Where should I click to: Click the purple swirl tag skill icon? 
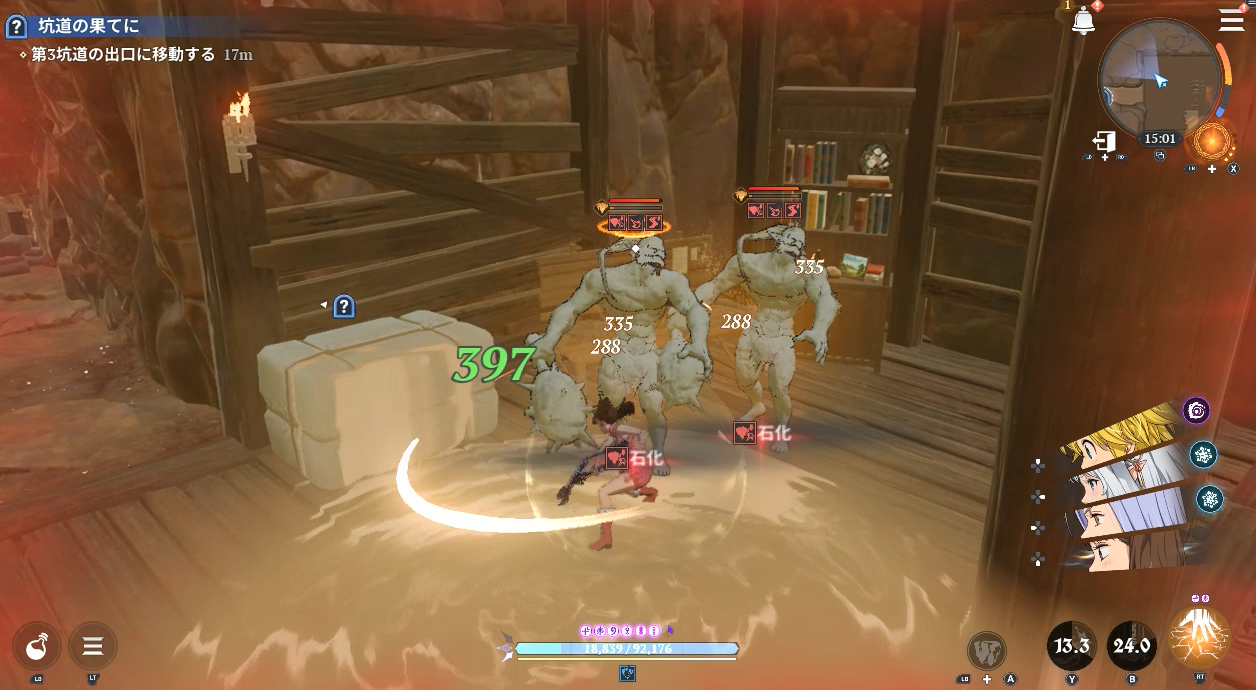tap(1197, 410)
